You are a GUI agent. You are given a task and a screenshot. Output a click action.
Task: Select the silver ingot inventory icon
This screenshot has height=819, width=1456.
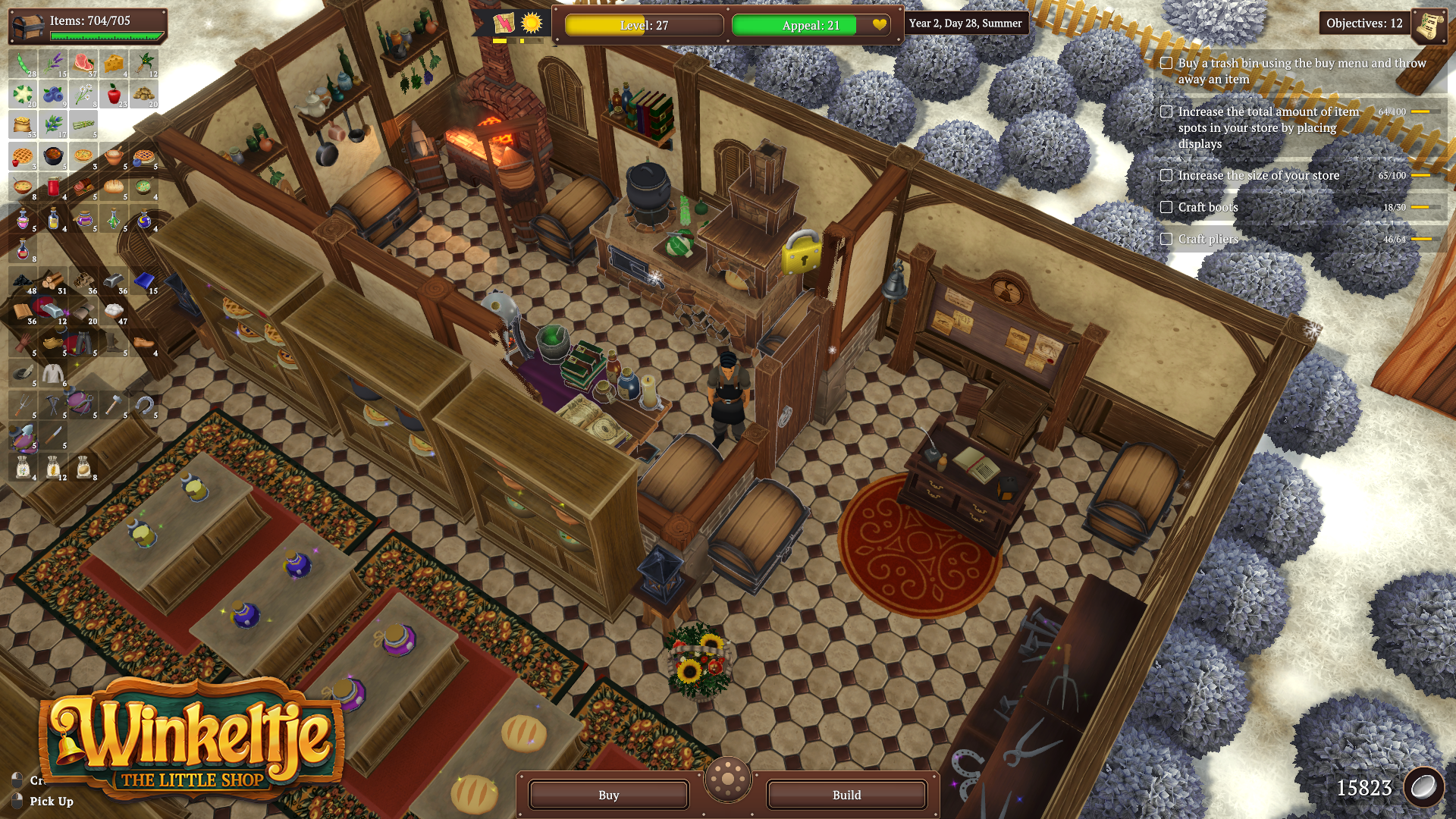(112, 281)
